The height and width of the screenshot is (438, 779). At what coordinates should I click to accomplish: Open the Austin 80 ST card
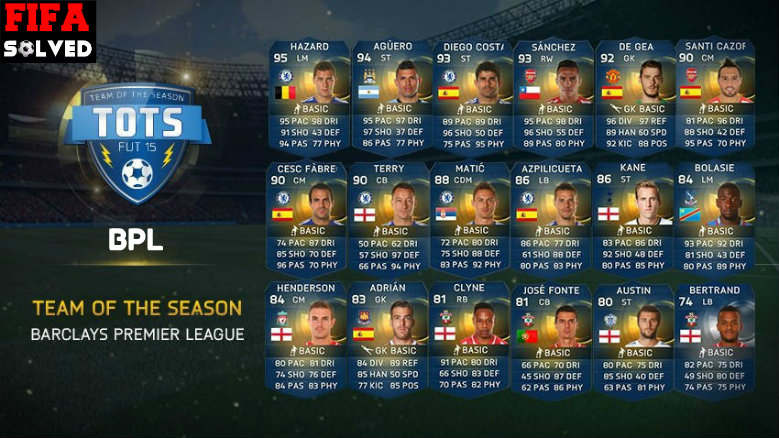click(634, 337)
